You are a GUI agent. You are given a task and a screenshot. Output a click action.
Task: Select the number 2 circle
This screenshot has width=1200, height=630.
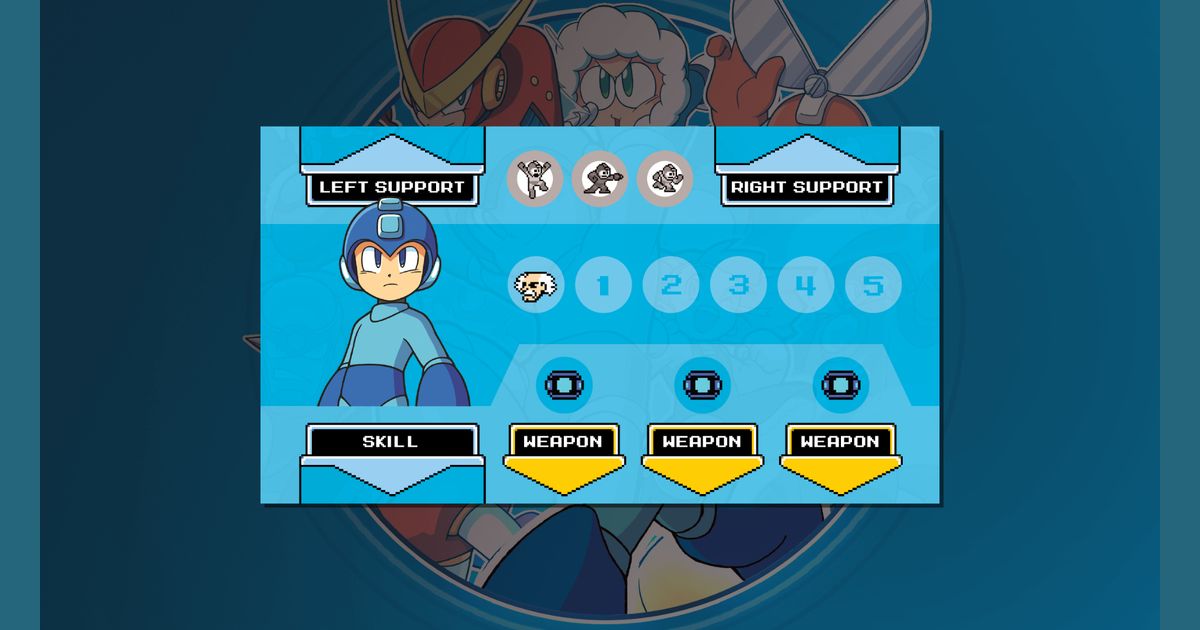670,286
